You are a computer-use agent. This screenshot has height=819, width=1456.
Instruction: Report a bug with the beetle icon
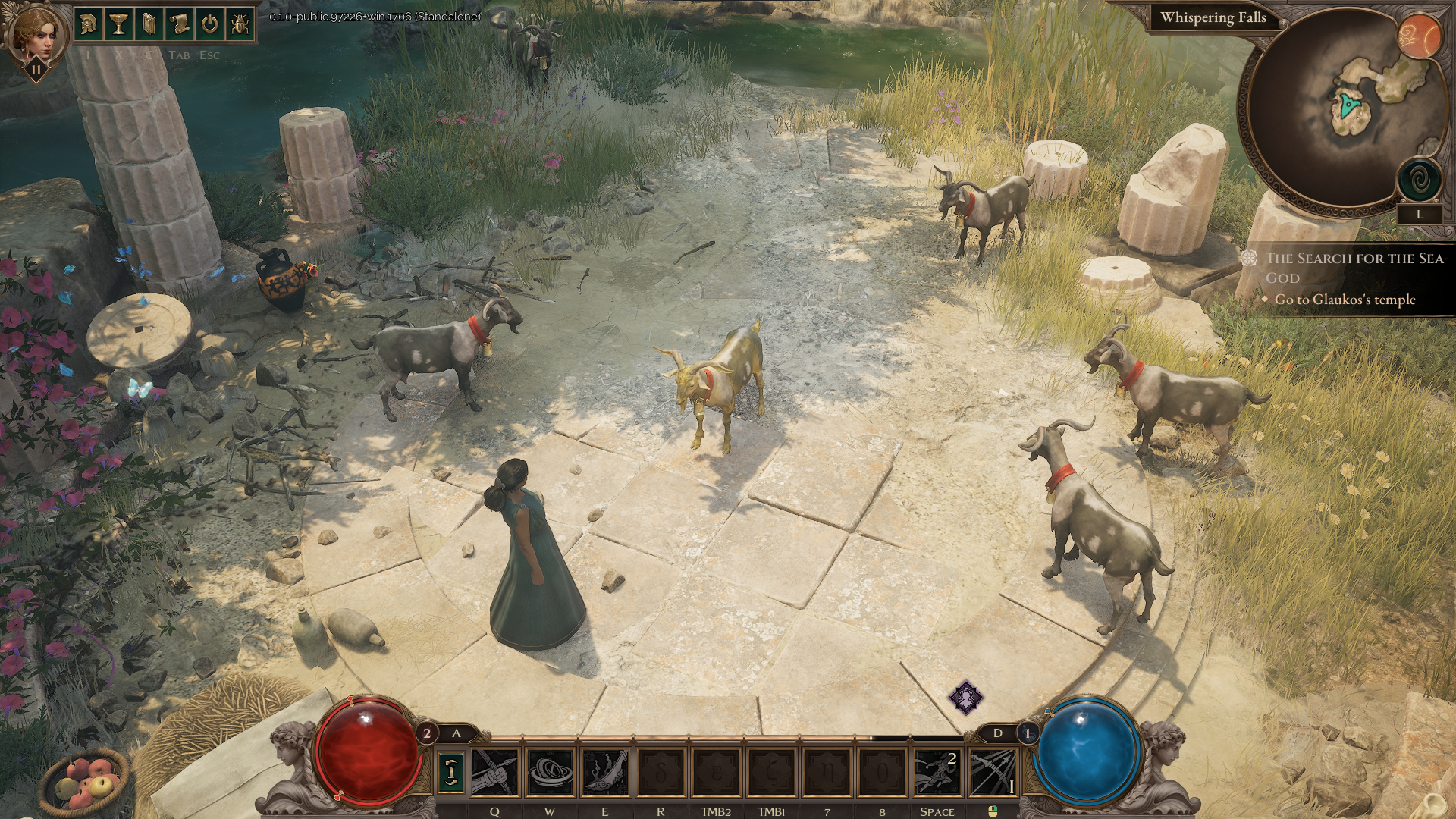click(240, 24)
